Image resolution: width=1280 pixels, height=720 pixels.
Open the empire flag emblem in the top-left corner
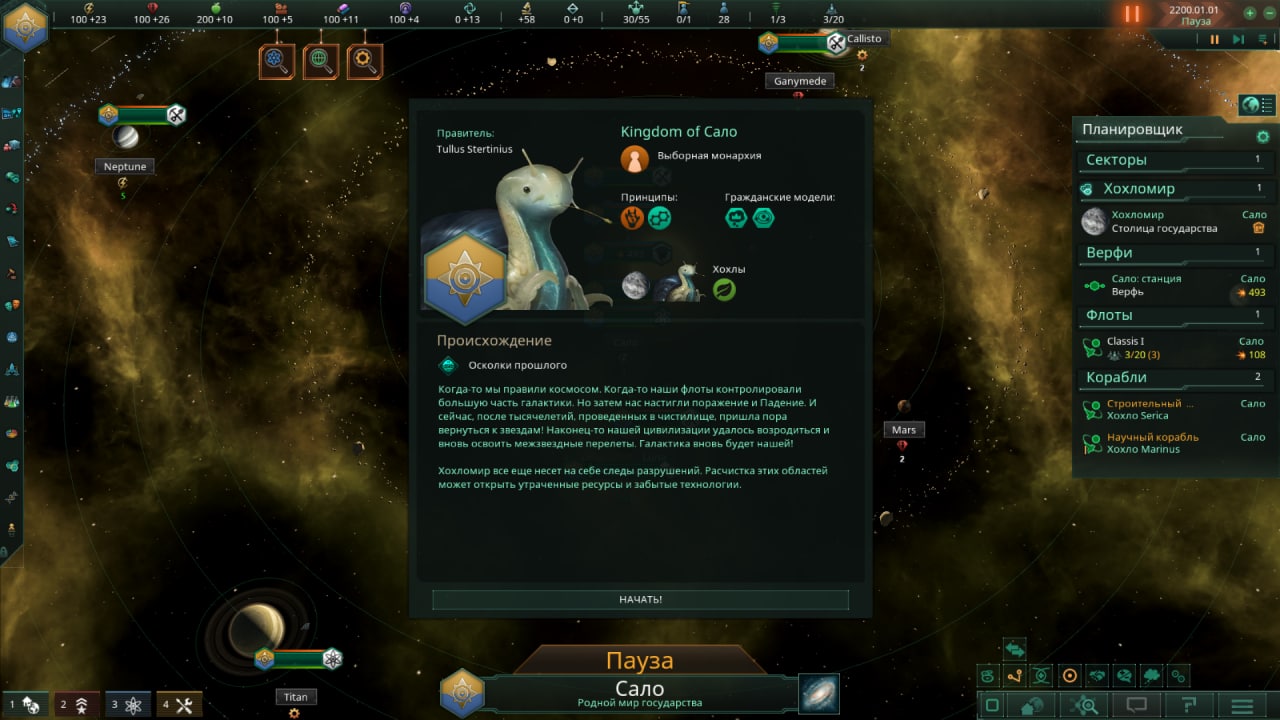pos(25,26)
